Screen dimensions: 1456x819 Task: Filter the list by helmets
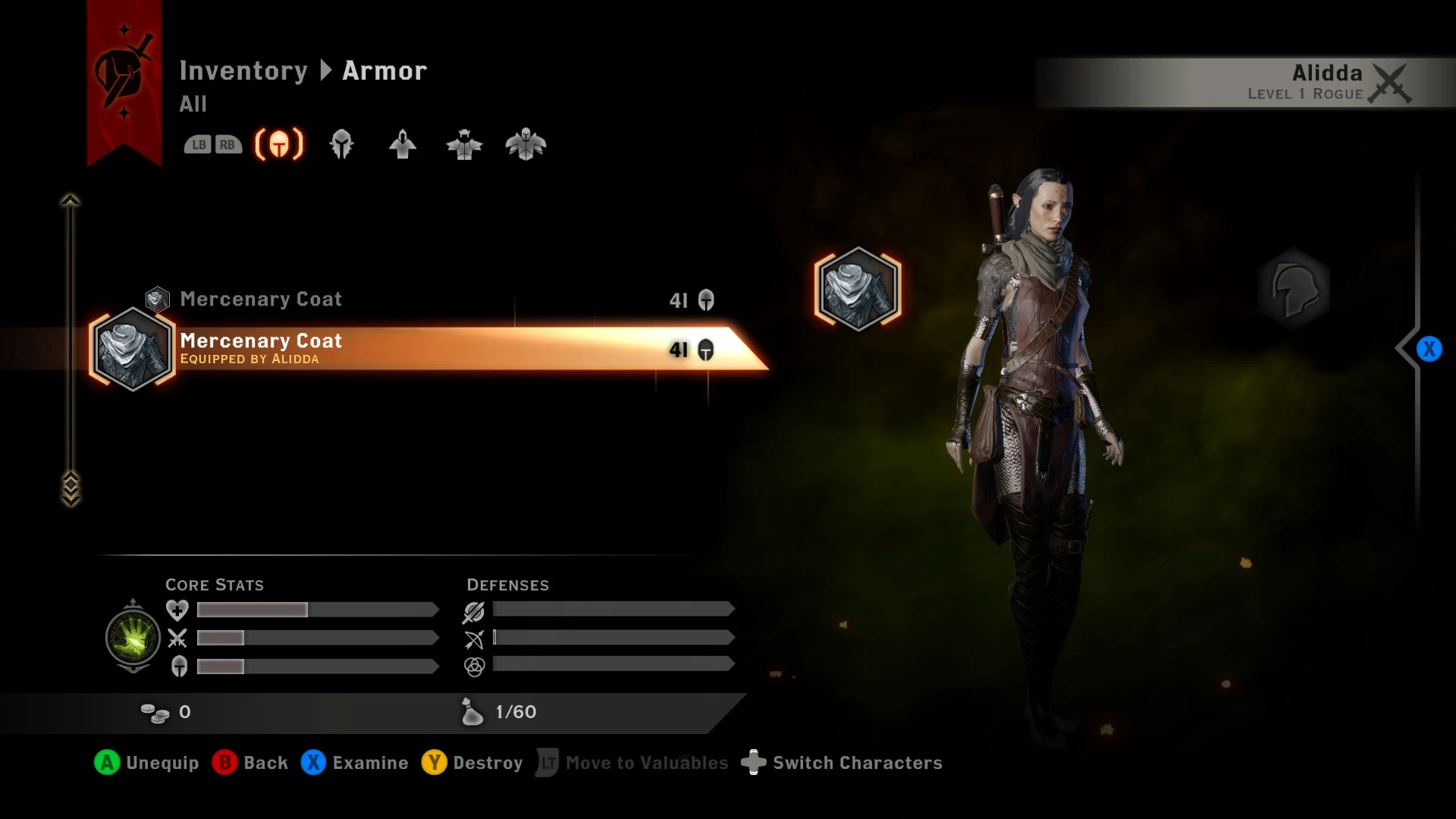(342, 144)
